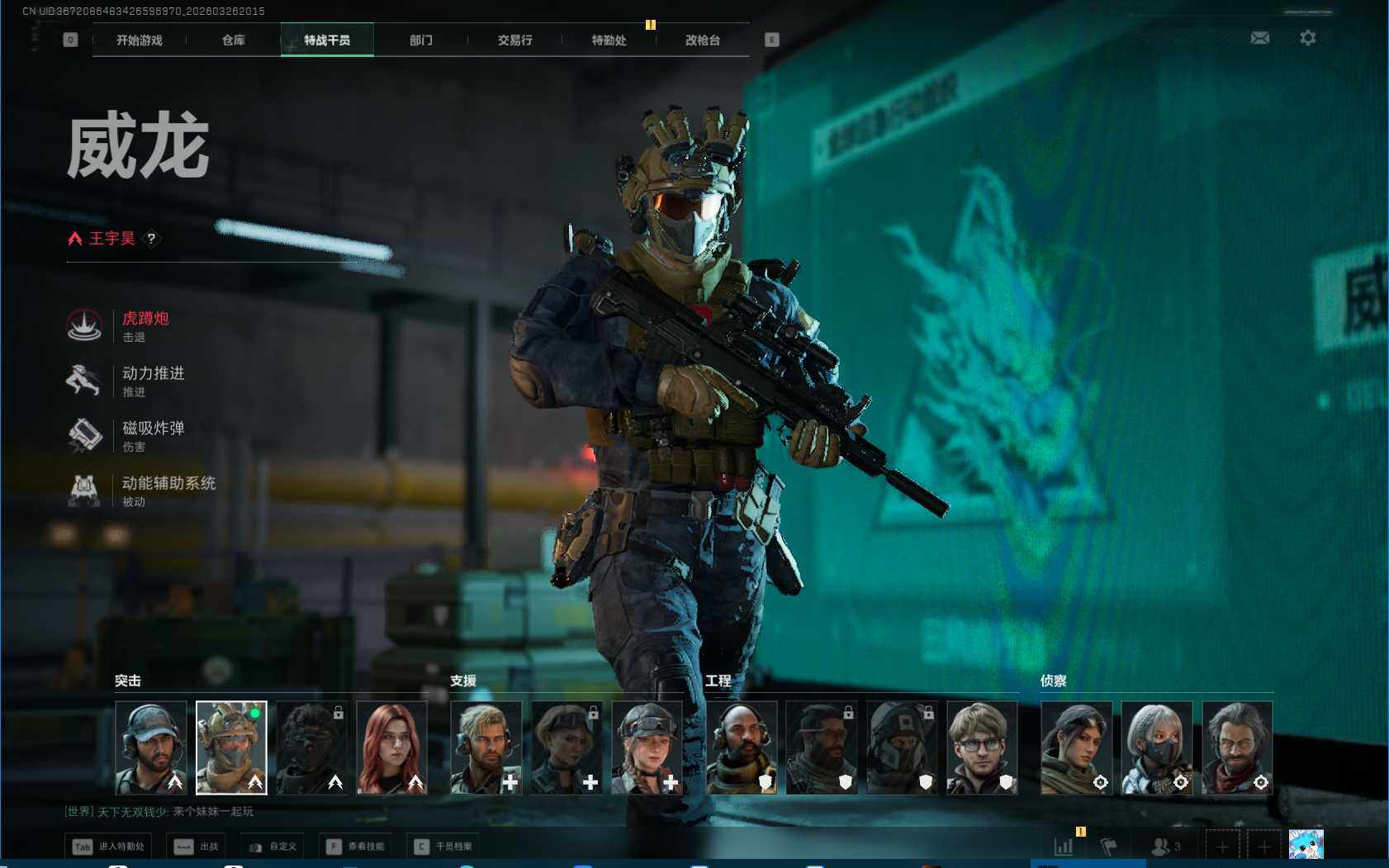Go to the 部门 department tab
The height and width of the screenshot is (868, 1389).
pos(421,40)
